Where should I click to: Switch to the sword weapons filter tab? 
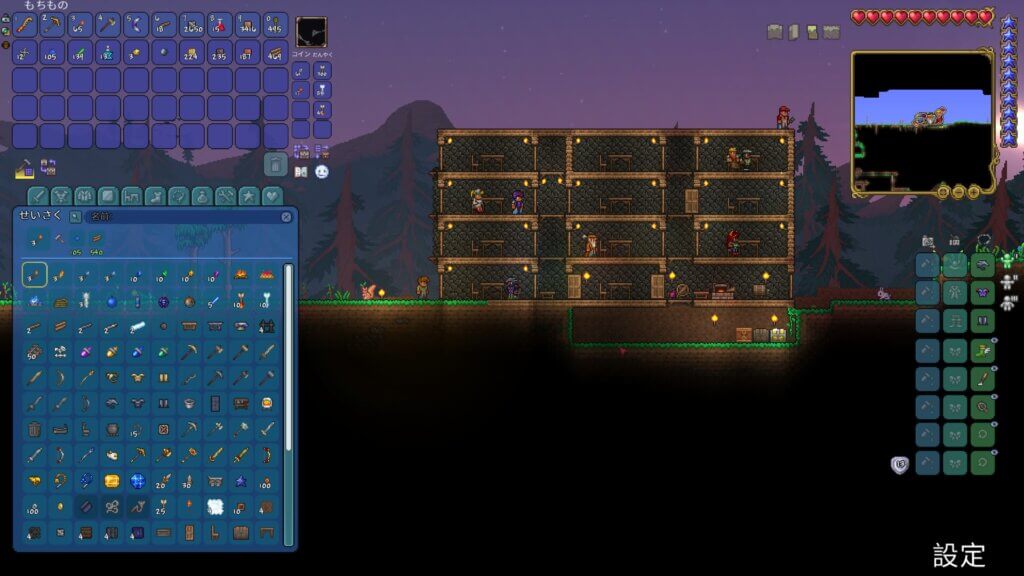tap(37, 195)
